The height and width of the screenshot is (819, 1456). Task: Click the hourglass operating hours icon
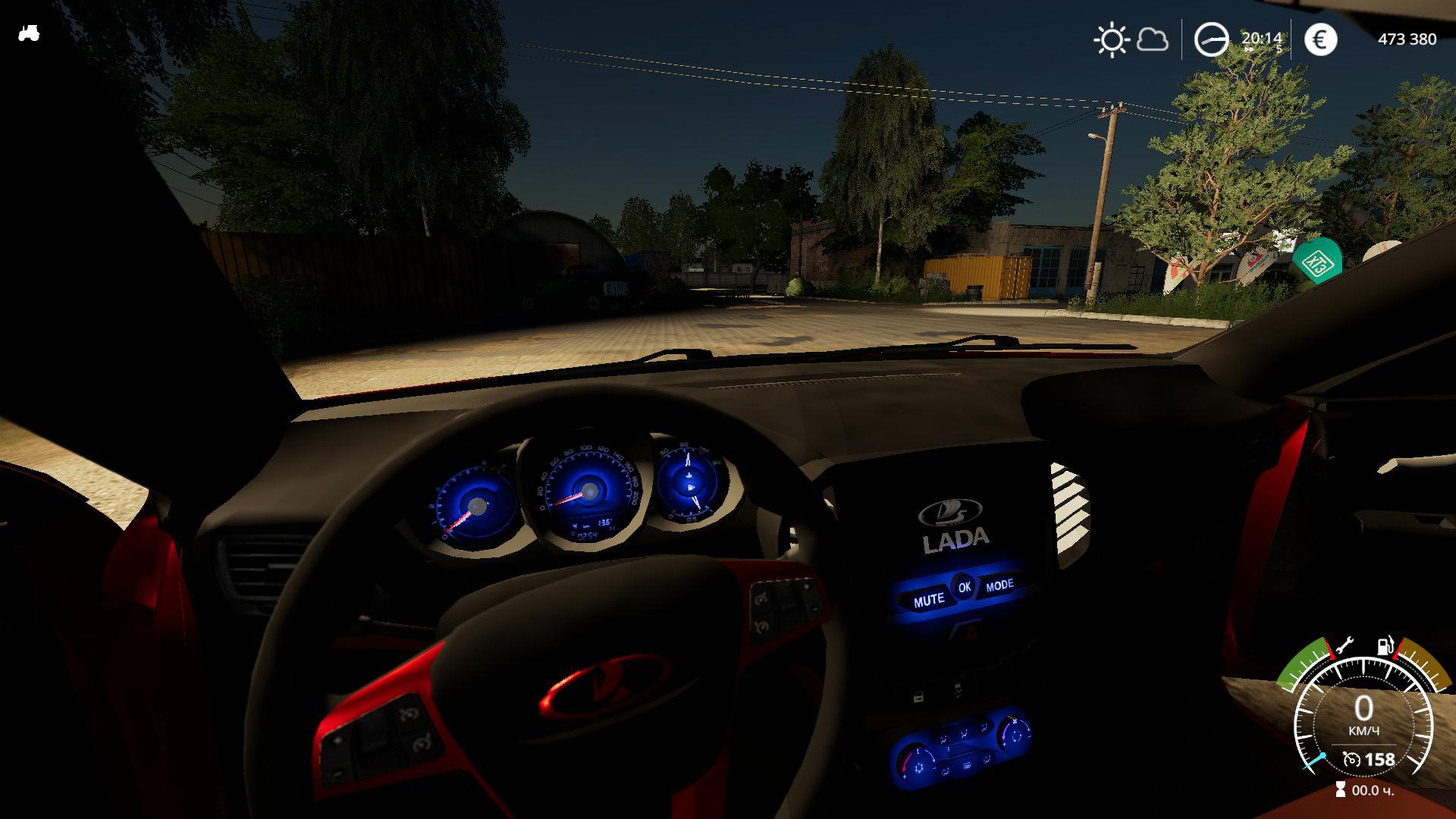(x=1341, y=790)
